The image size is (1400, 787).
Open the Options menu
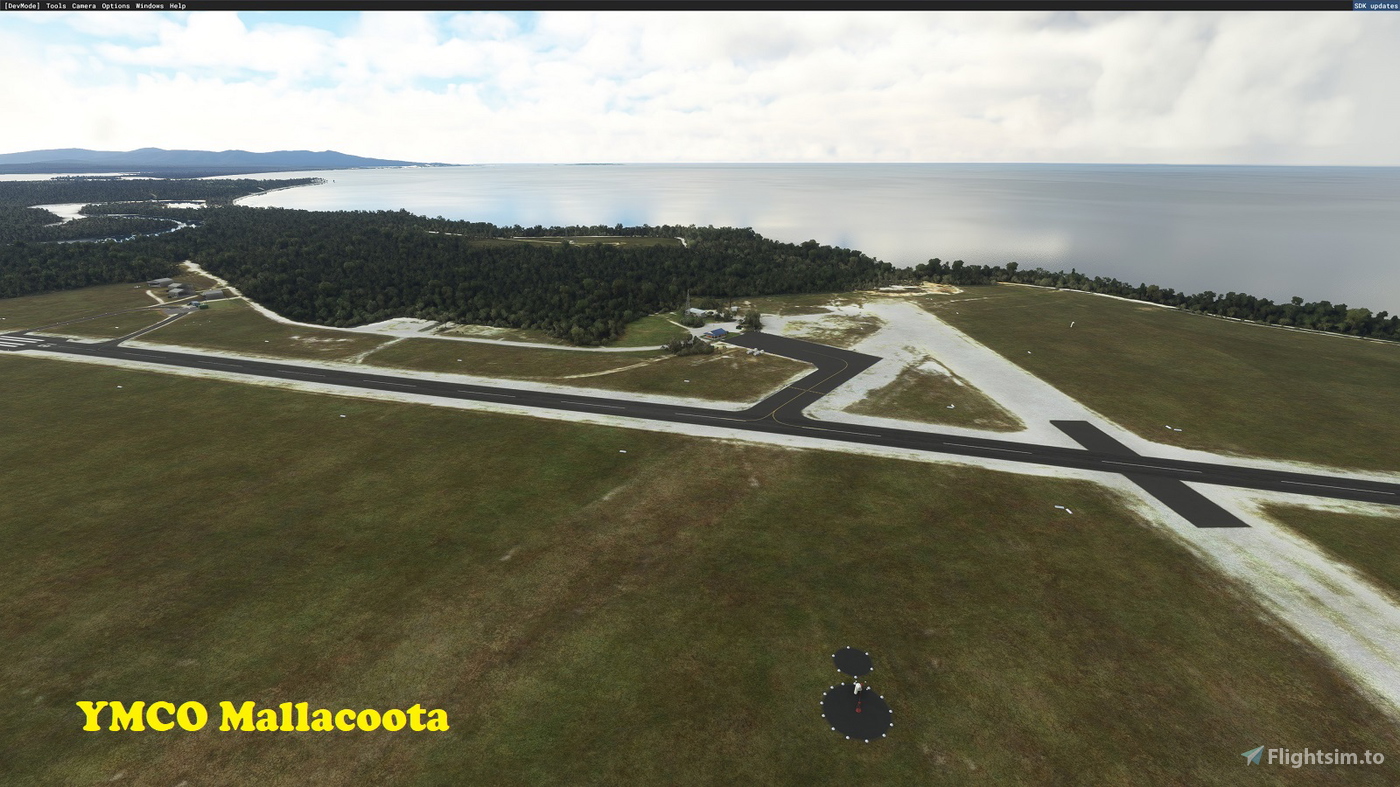[x=117, y=4]
